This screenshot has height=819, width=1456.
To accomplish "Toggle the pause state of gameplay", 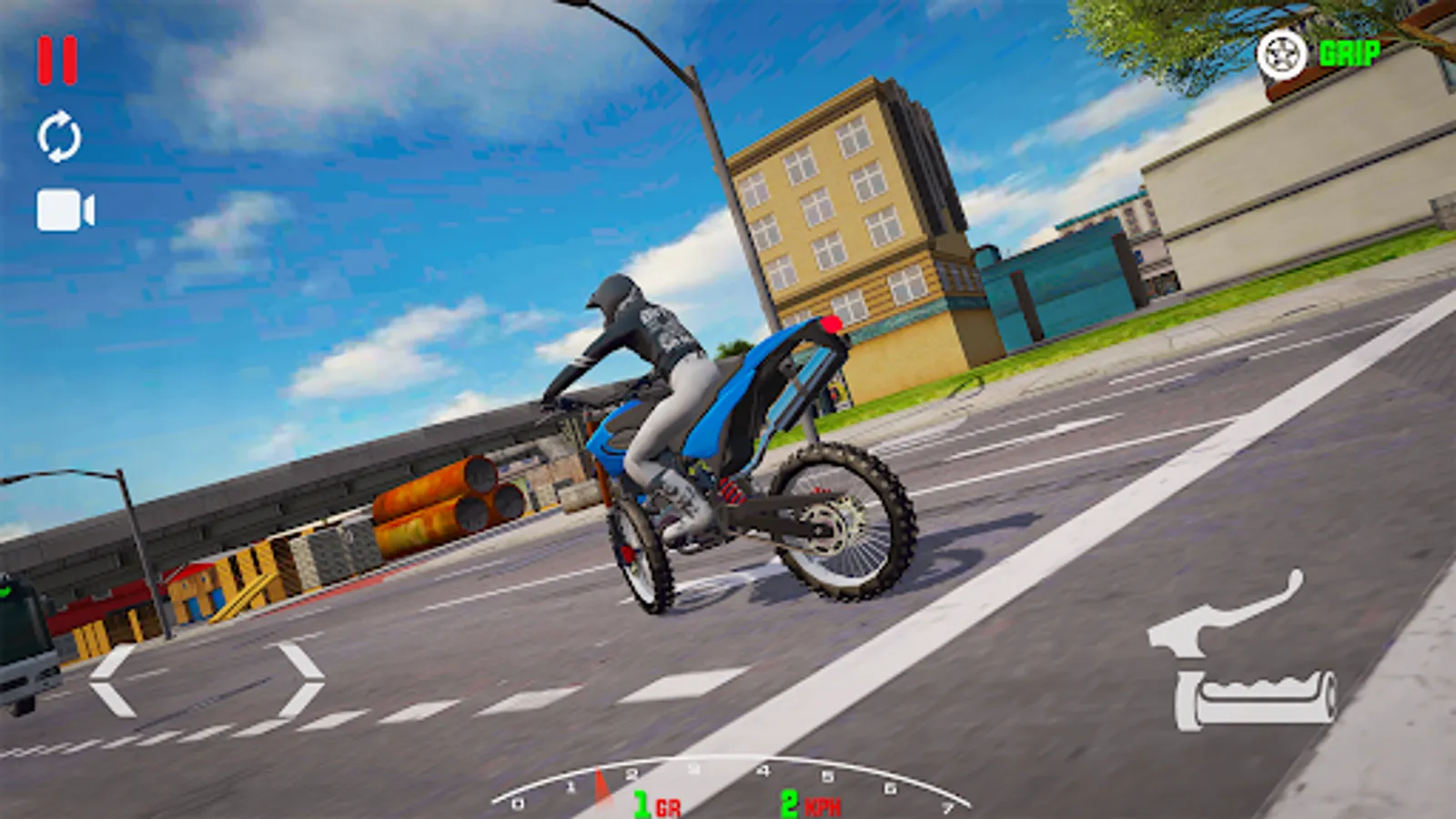I will coord(56,59).
